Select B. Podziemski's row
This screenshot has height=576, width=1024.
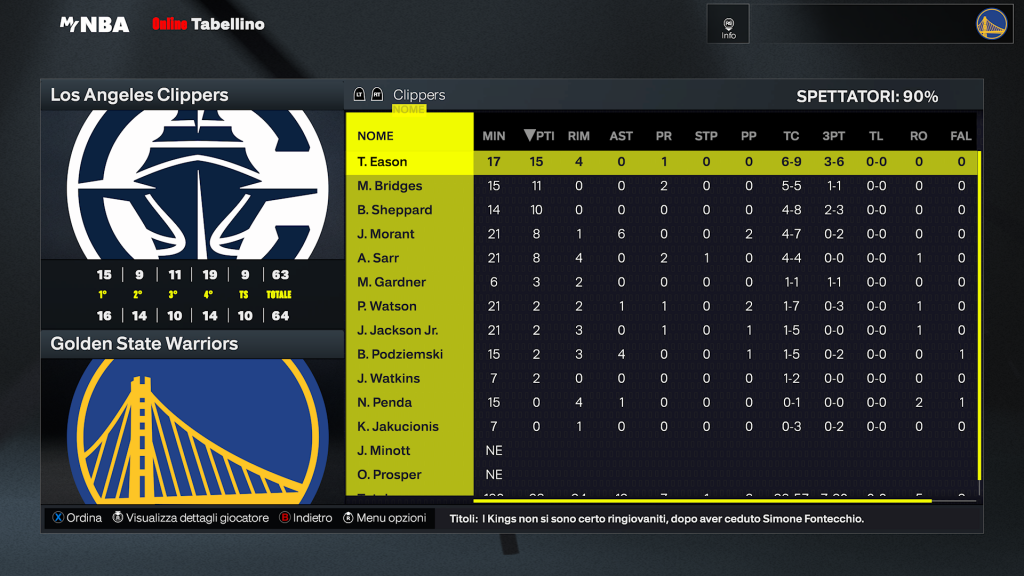(x=400, y=354)
